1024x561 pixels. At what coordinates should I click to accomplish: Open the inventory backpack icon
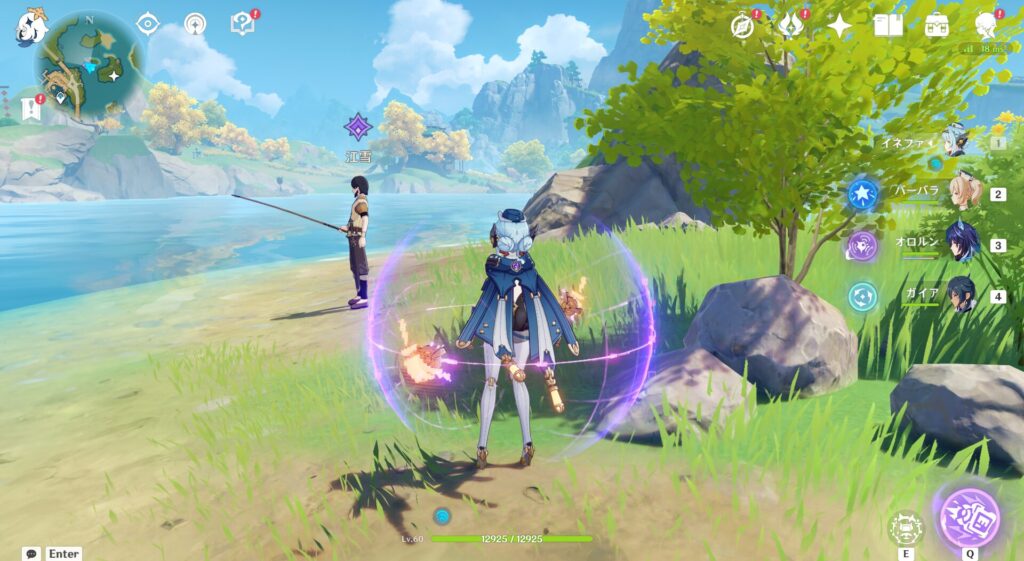point(937,25)
